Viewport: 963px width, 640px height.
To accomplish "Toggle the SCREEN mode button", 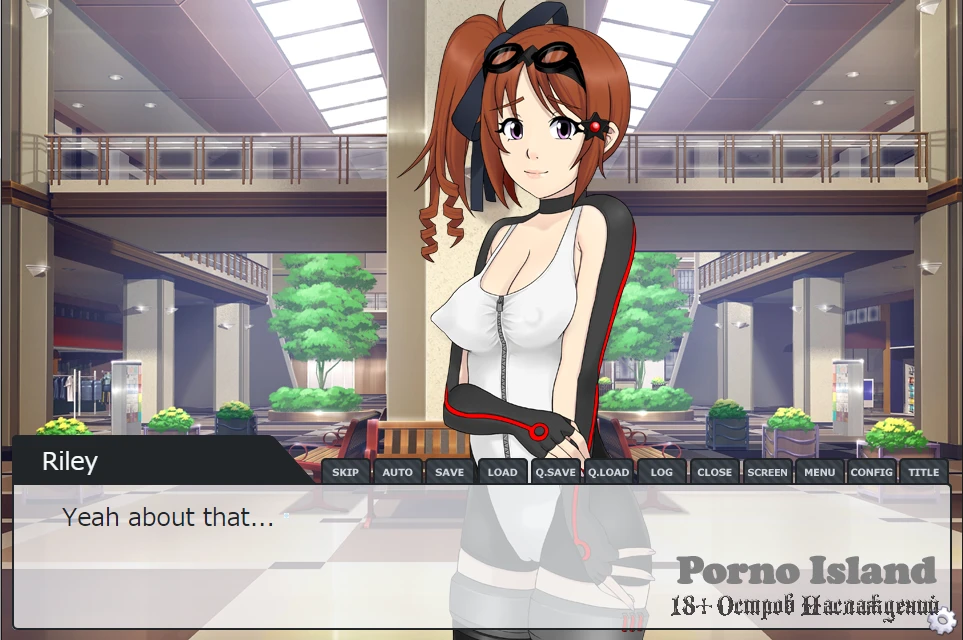I will [767, 472].
